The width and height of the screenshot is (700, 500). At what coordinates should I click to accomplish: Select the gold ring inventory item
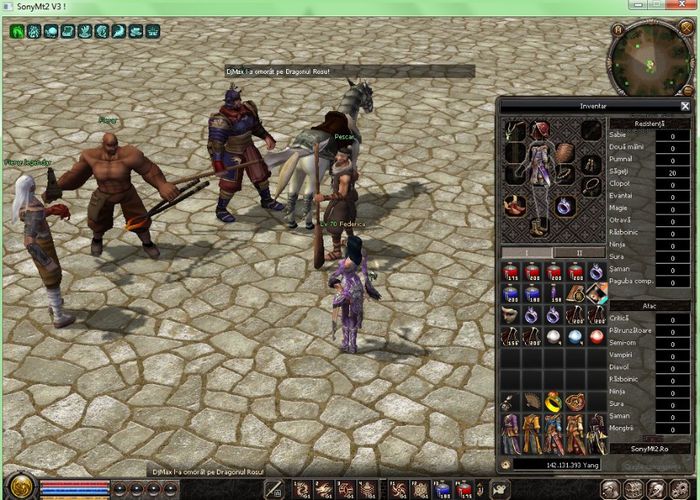coord(553,401)
